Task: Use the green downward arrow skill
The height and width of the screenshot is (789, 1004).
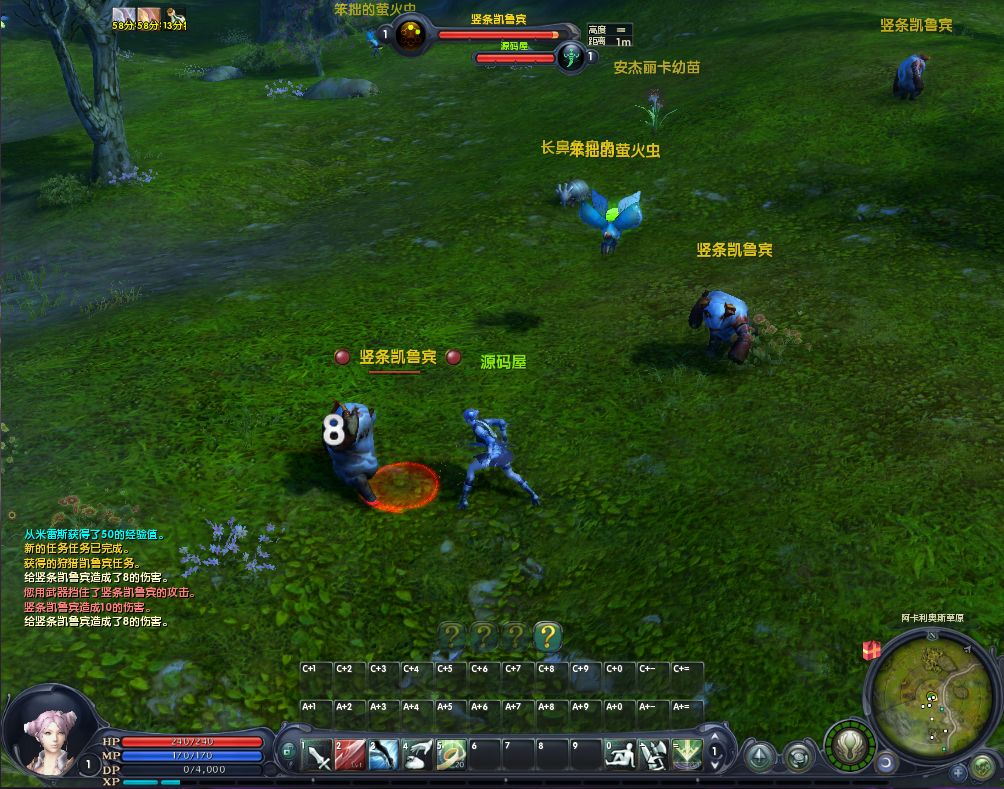Action: [x=687, y=754]
